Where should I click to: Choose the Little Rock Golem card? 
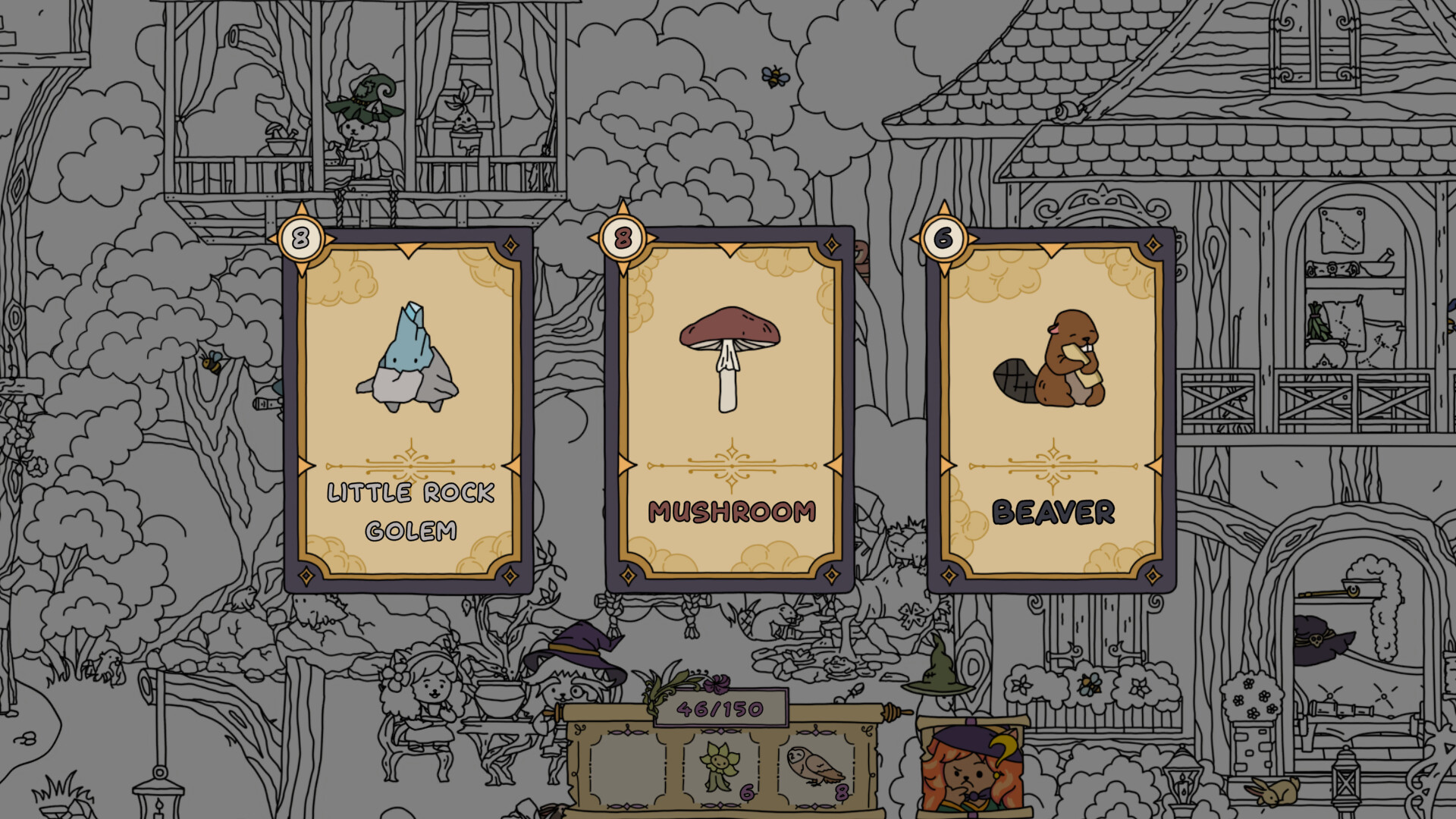click(409, 409)
